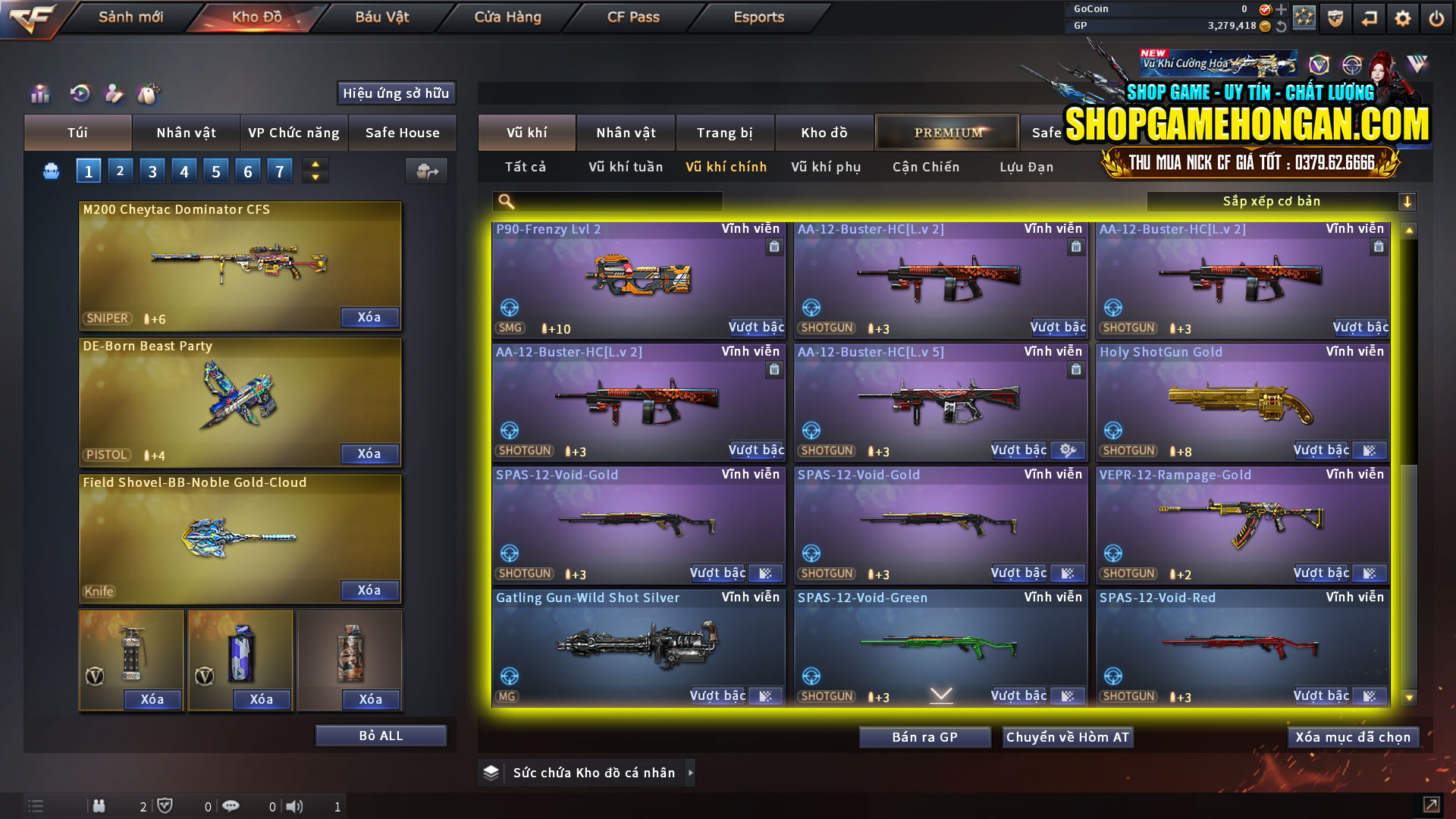This screenshot has width=1456, height=819.
Task: Click the backpack transfer icon near bag slot numbers
Action: coord(426,171)
